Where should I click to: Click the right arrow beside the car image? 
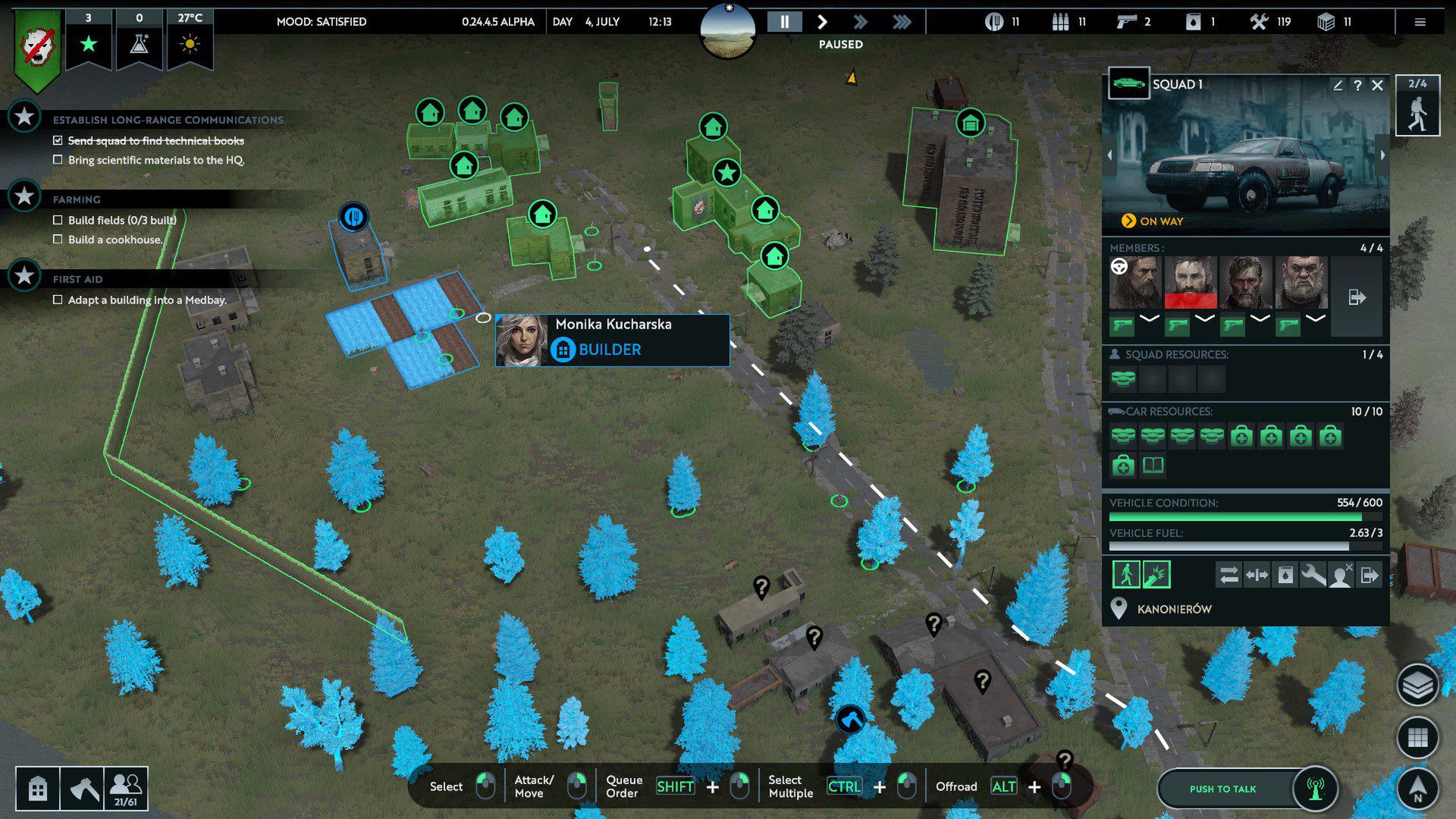click(1382, 155)
